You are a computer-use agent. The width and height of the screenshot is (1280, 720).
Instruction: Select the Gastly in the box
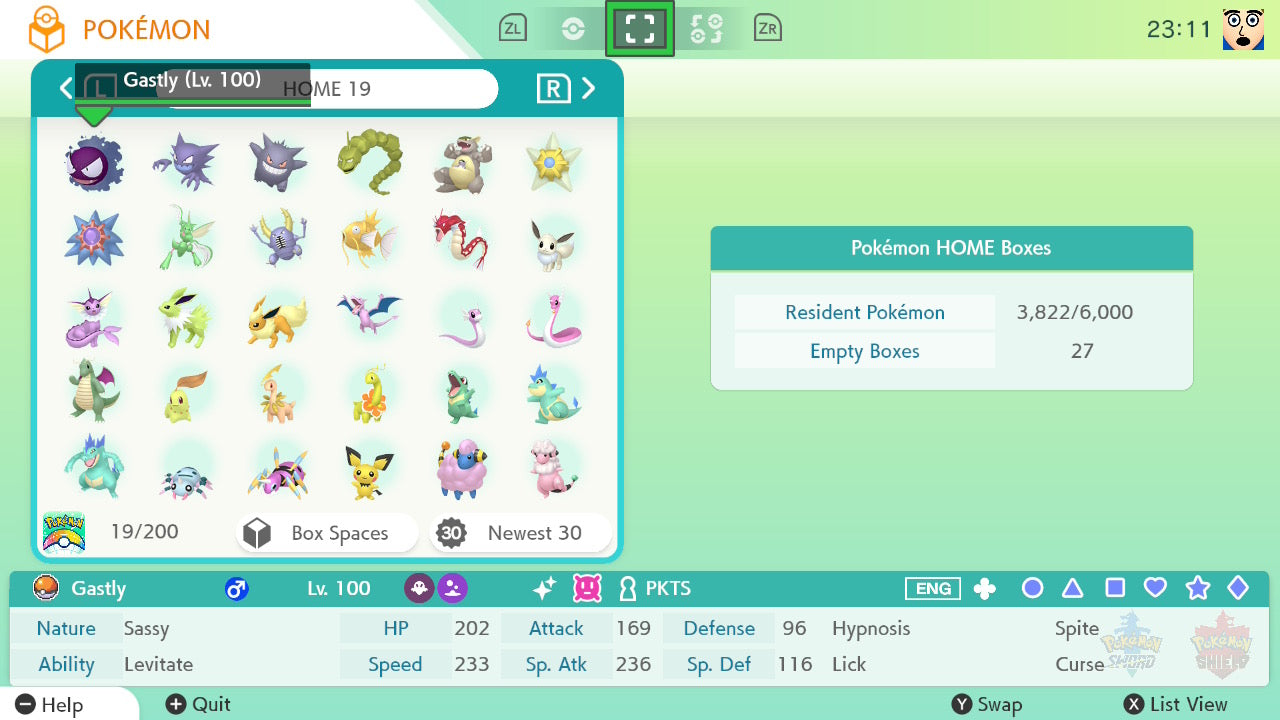[93, 163]
